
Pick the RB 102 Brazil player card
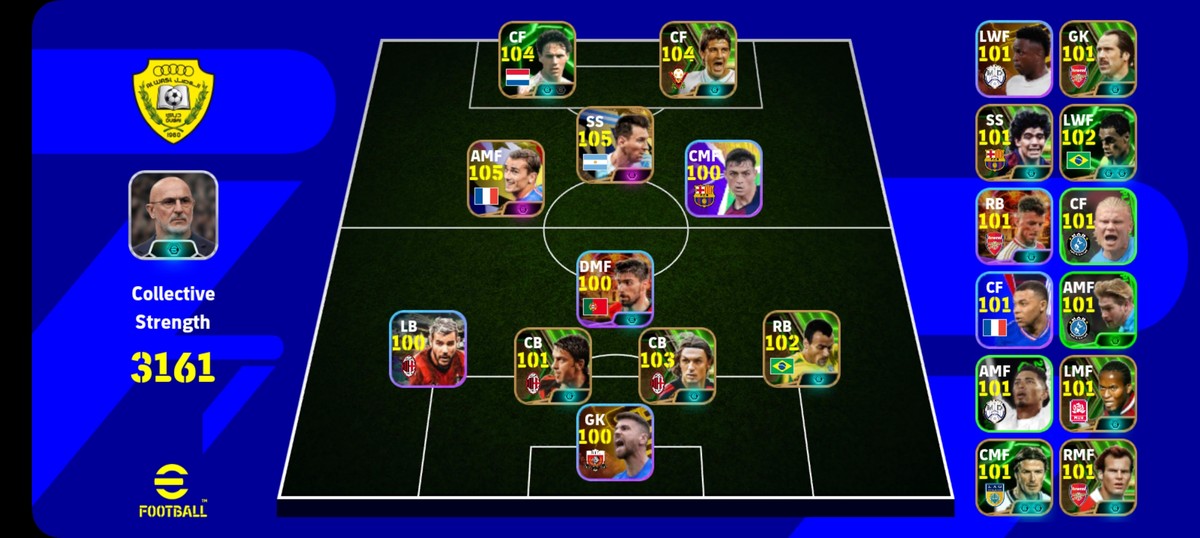[x=801, y=348]
